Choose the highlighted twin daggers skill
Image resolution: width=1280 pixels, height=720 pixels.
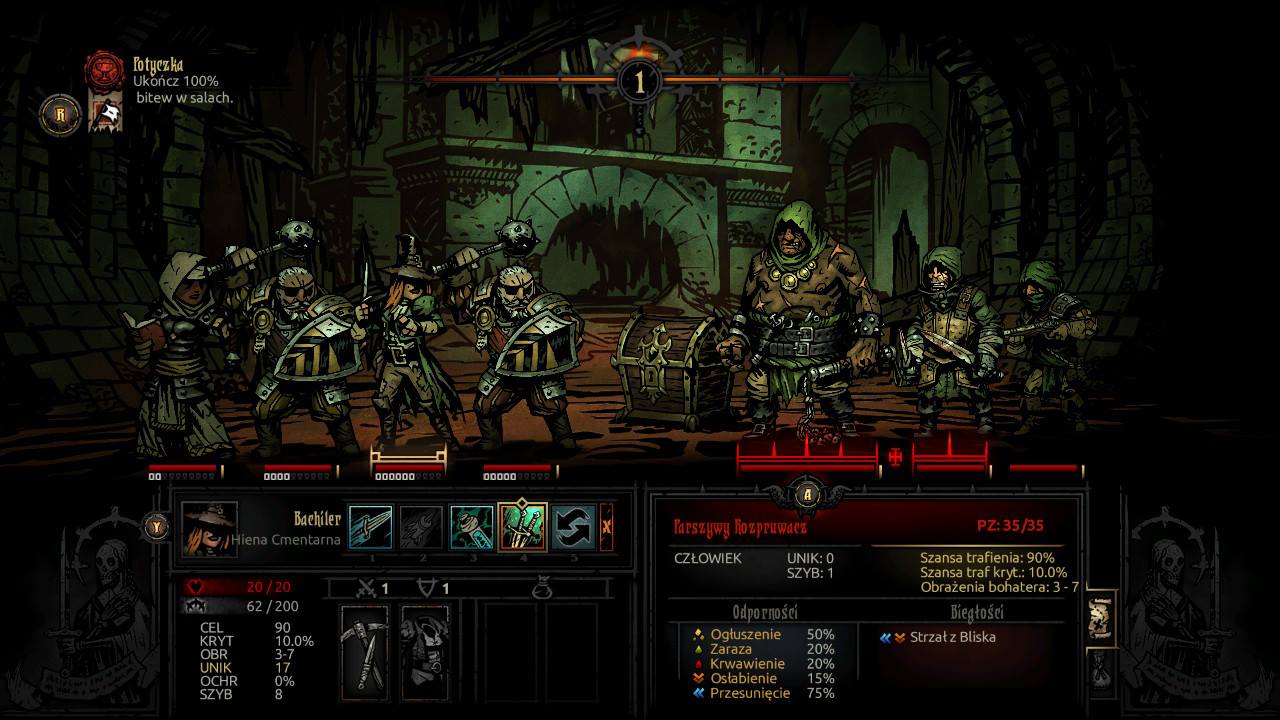click(x=522, y=527)
